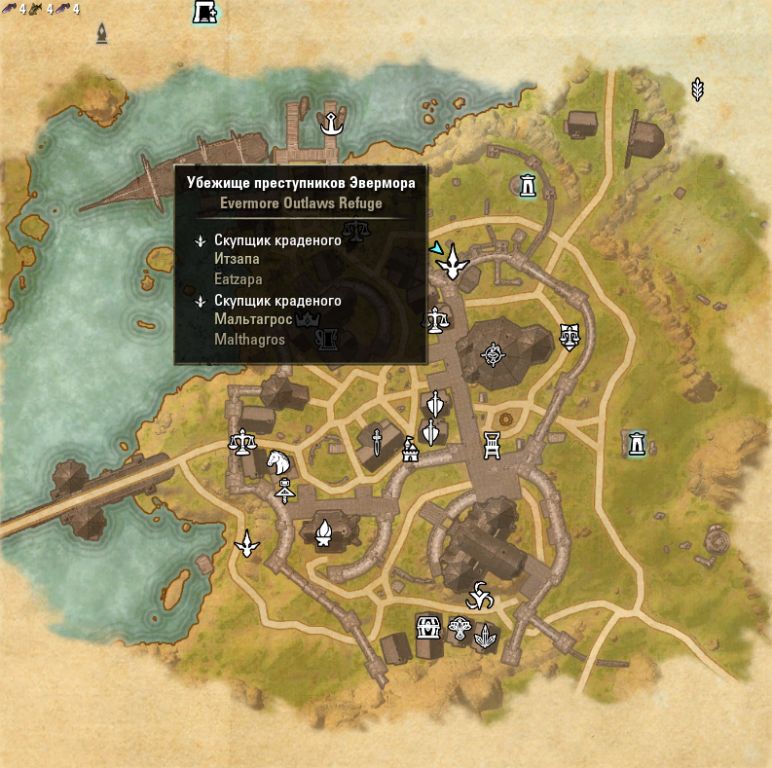The image size is (772, 768).
Task: Select the crystal cluster marker
Action: [485, 635]
